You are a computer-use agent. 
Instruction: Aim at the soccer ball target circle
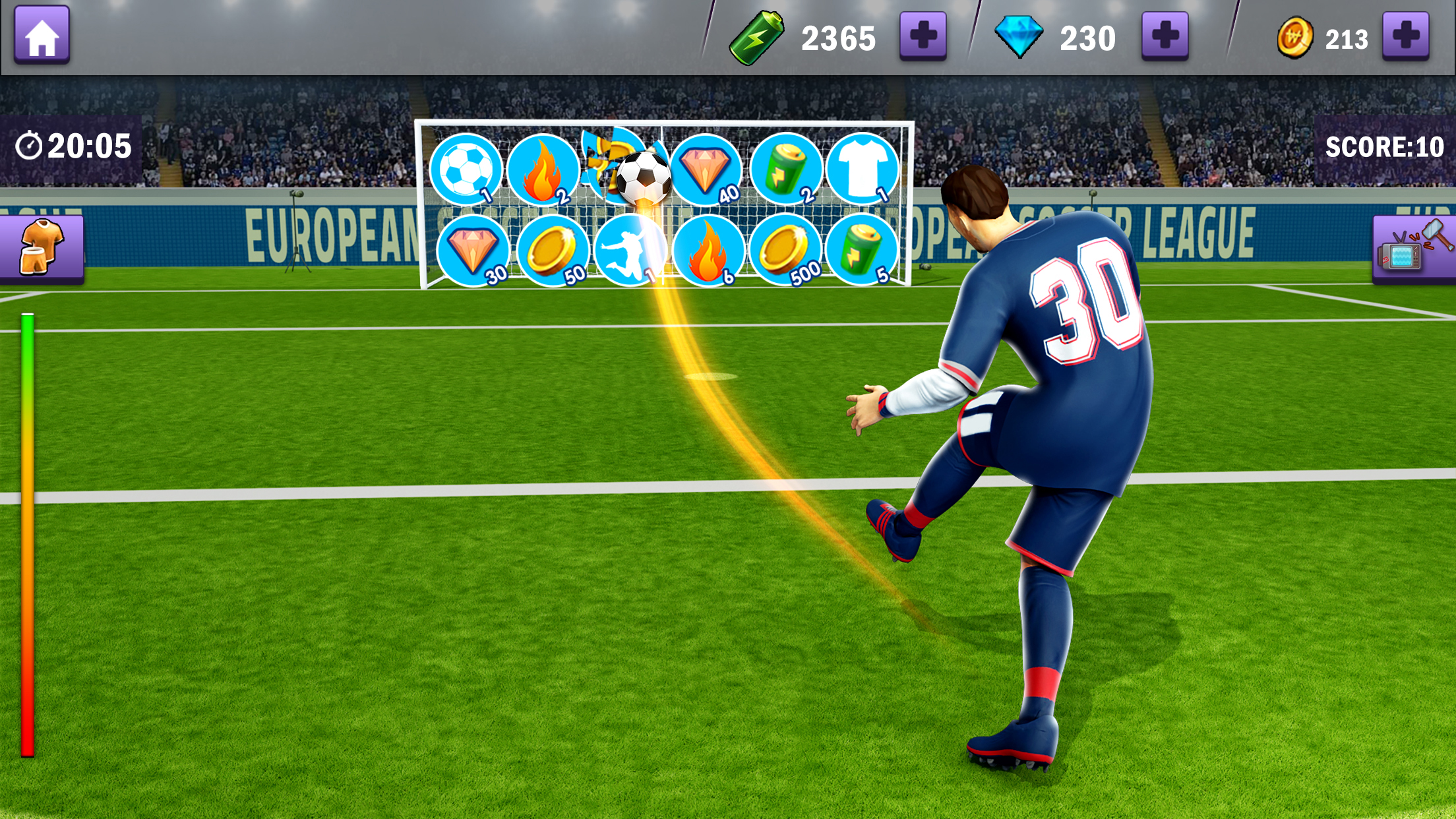coord(469,169)
